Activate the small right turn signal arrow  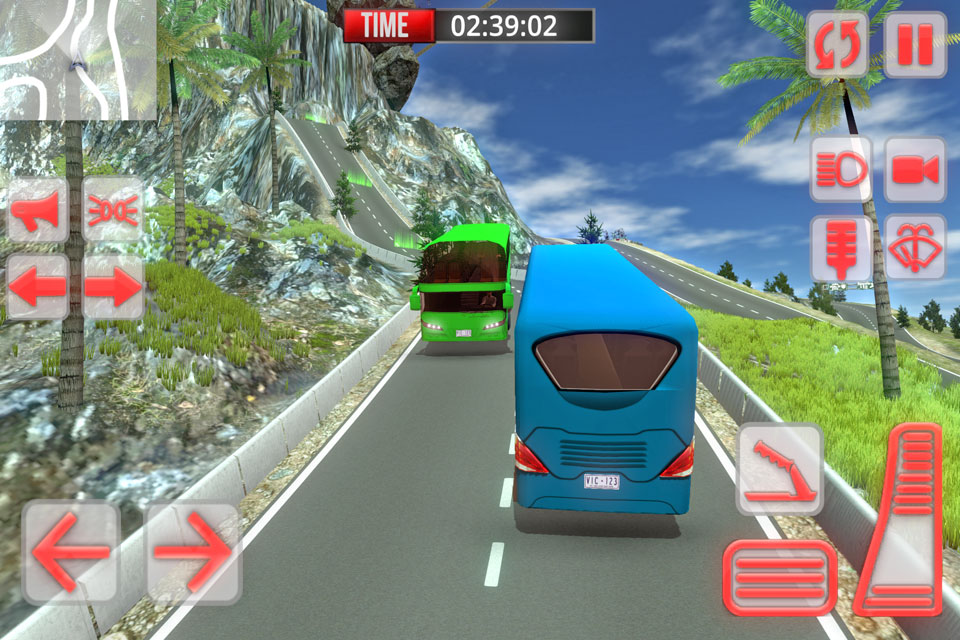[x=113, y=287]
